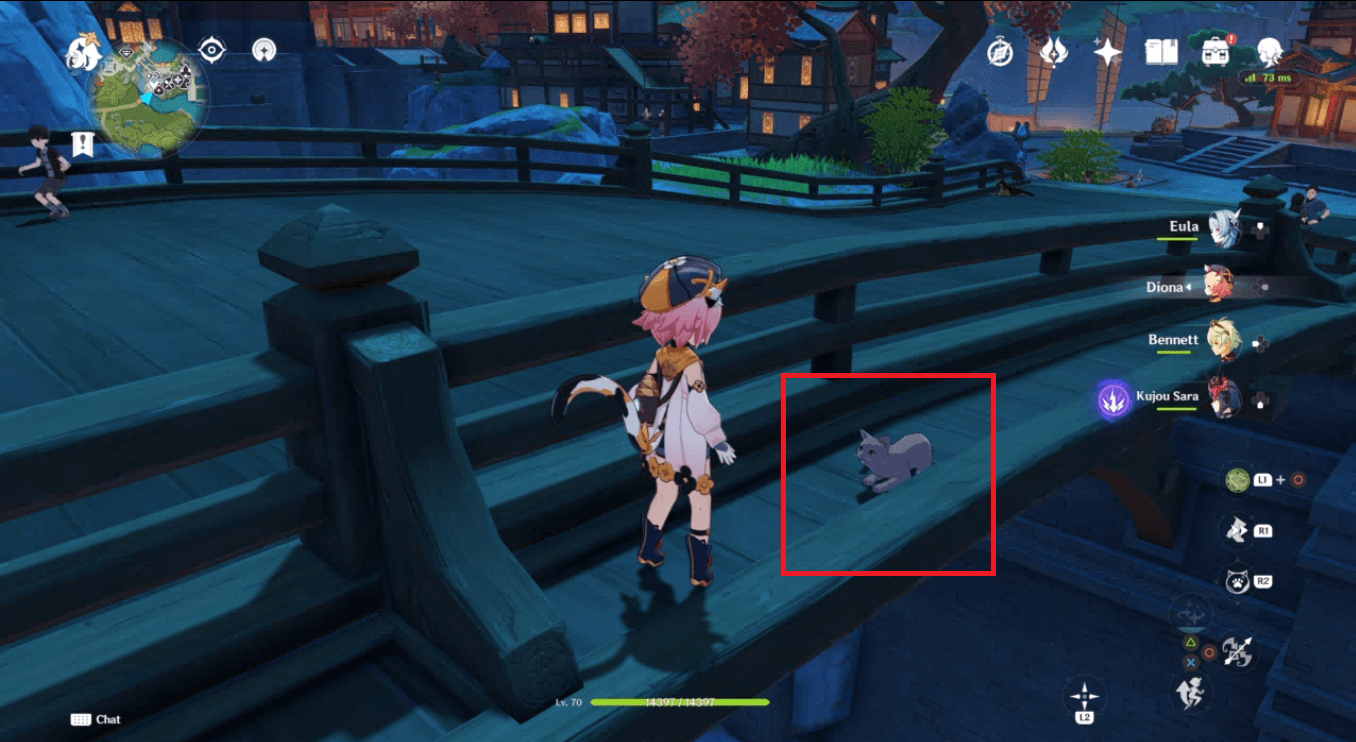Screen dimensions: 1356x742
Task: Open the inventory bag icon
Action: [1215, 50]
